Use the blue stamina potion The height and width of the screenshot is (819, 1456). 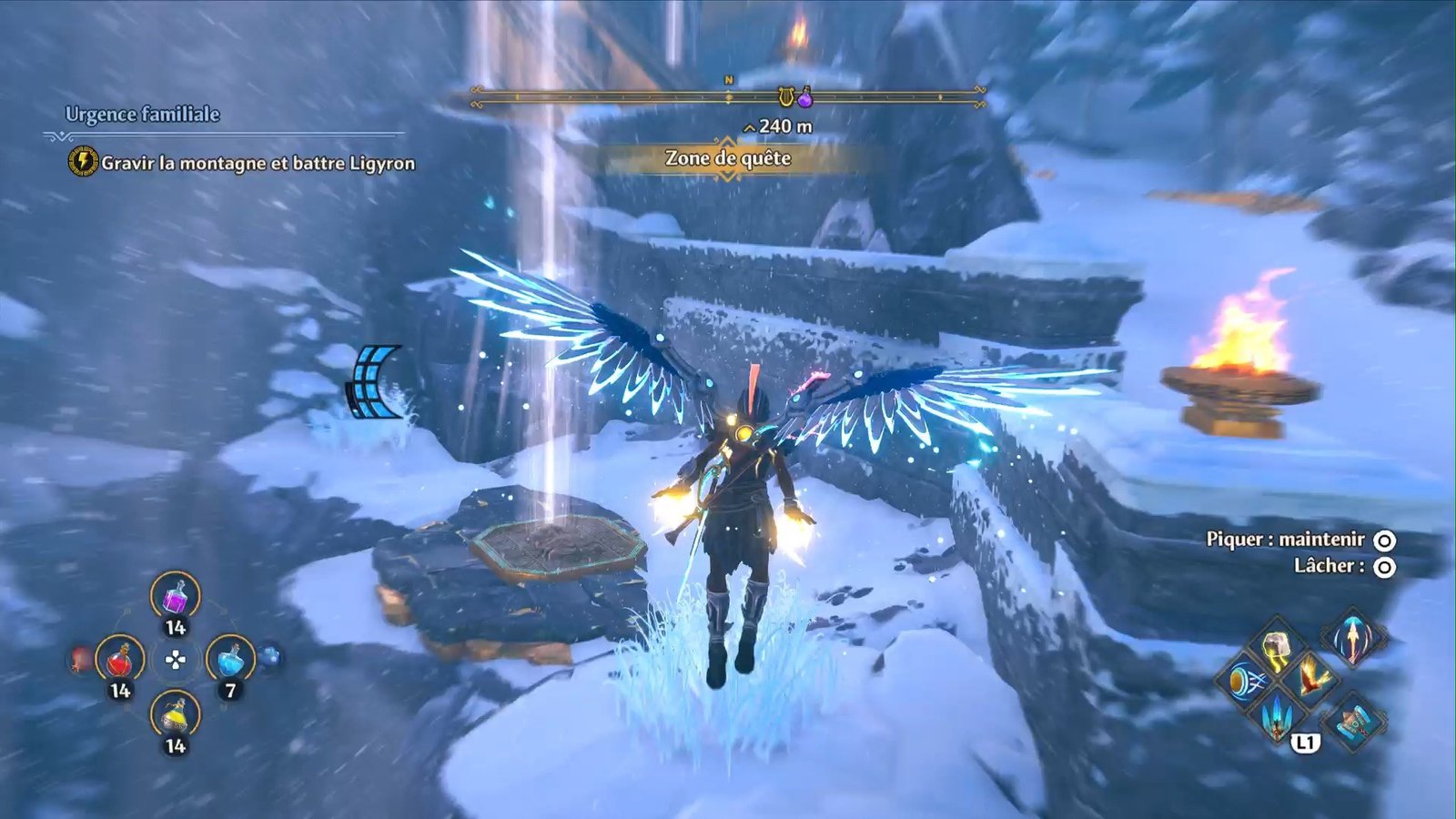(x=230, y=660)
